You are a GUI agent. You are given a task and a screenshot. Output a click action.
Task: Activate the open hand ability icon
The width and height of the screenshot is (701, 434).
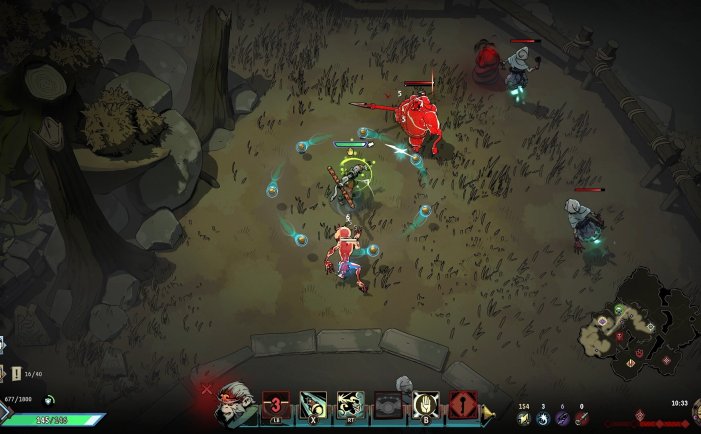pyautogui.click(x=426, y=404)
